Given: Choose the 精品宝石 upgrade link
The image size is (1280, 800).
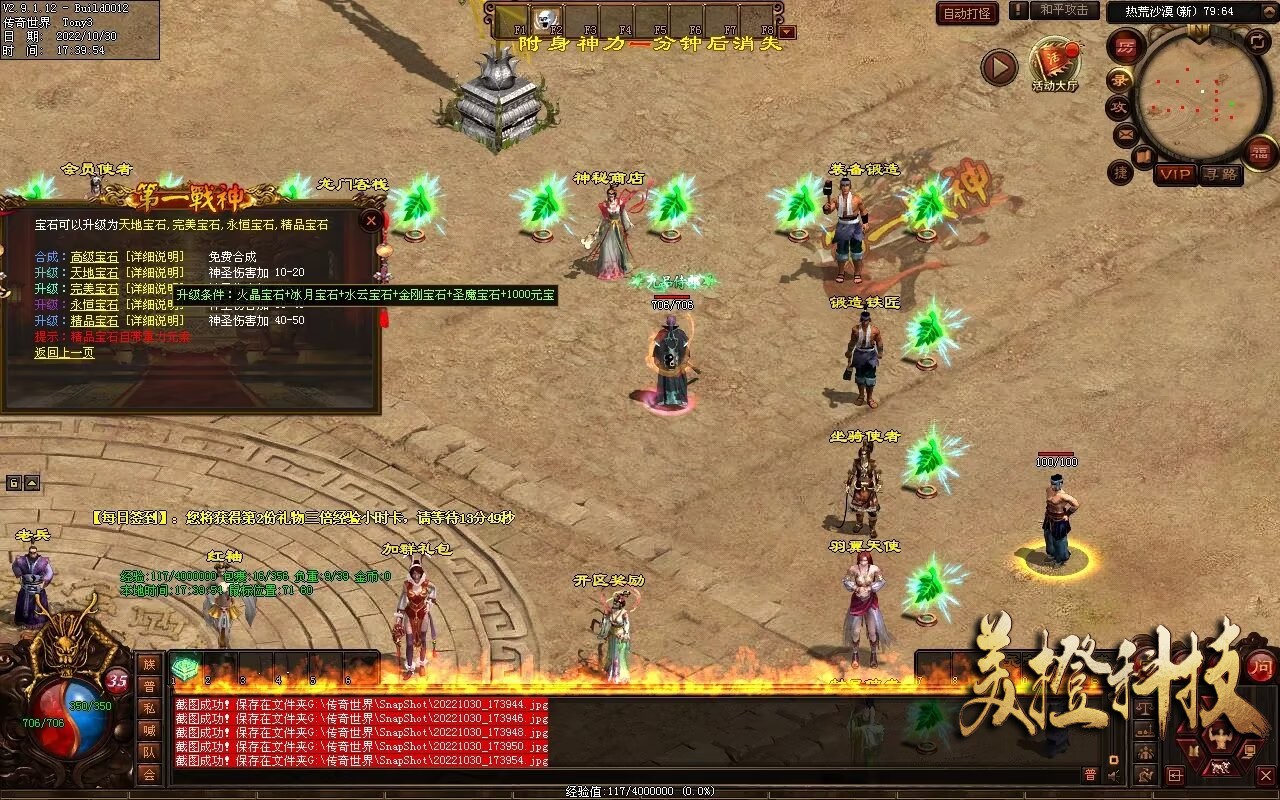Looking at the screenshot, I should [94, 321].
